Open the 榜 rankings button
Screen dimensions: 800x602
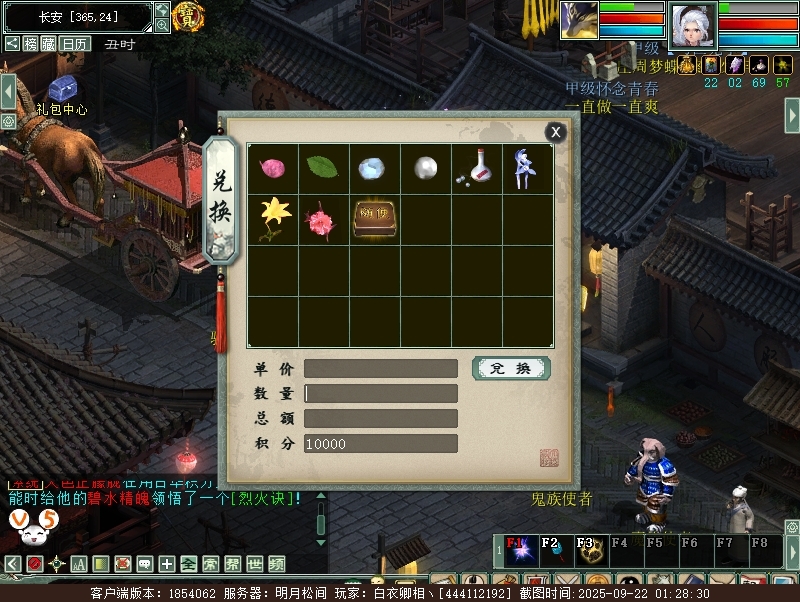point(32,44)
